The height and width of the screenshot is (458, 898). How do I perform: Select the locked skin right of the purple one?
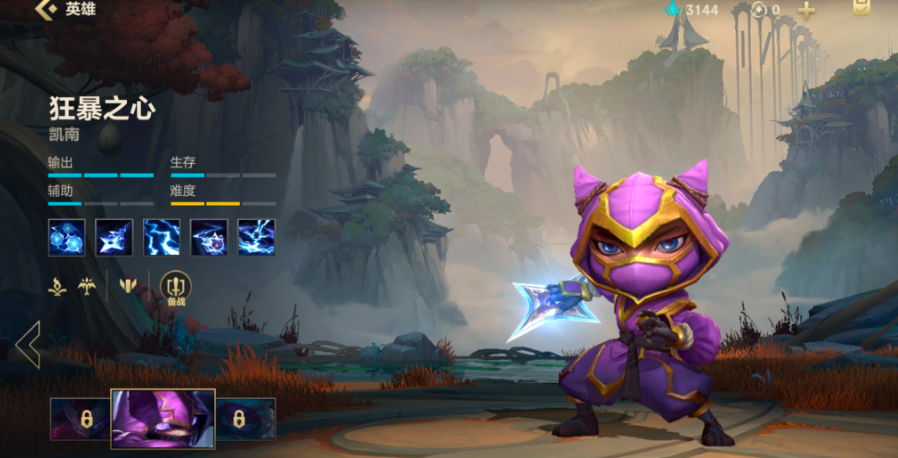click(x=245, y=419)
